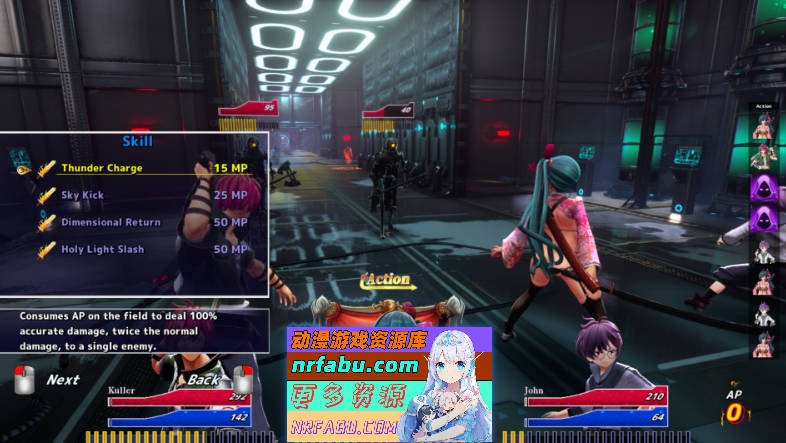Use the Holy Light Slash skill
The image size is (786, 443).
102,249
